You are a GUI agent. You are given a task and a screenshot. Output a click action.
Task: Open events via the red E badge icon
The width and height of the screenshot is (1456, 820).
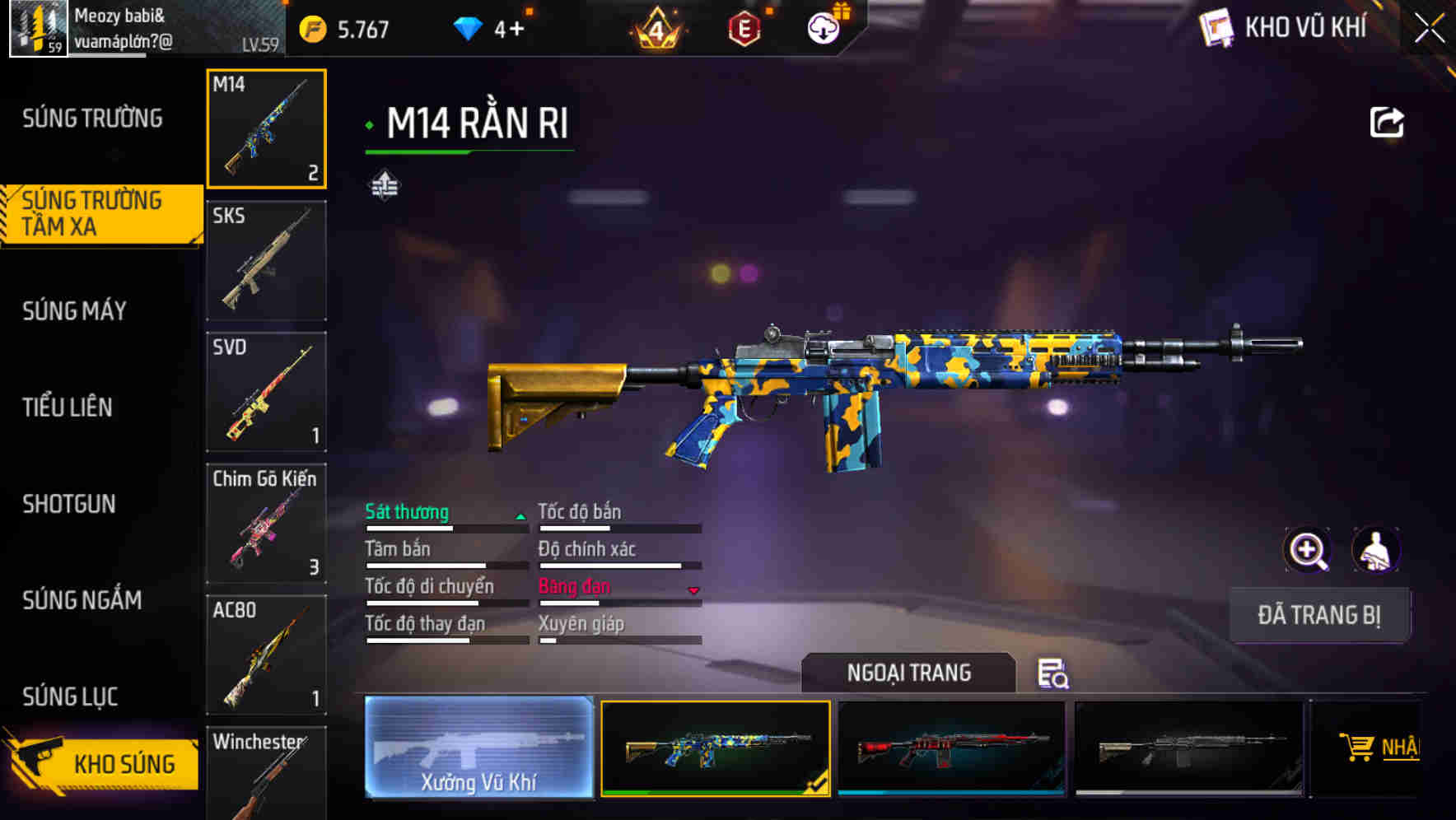(x=744, y=27)
